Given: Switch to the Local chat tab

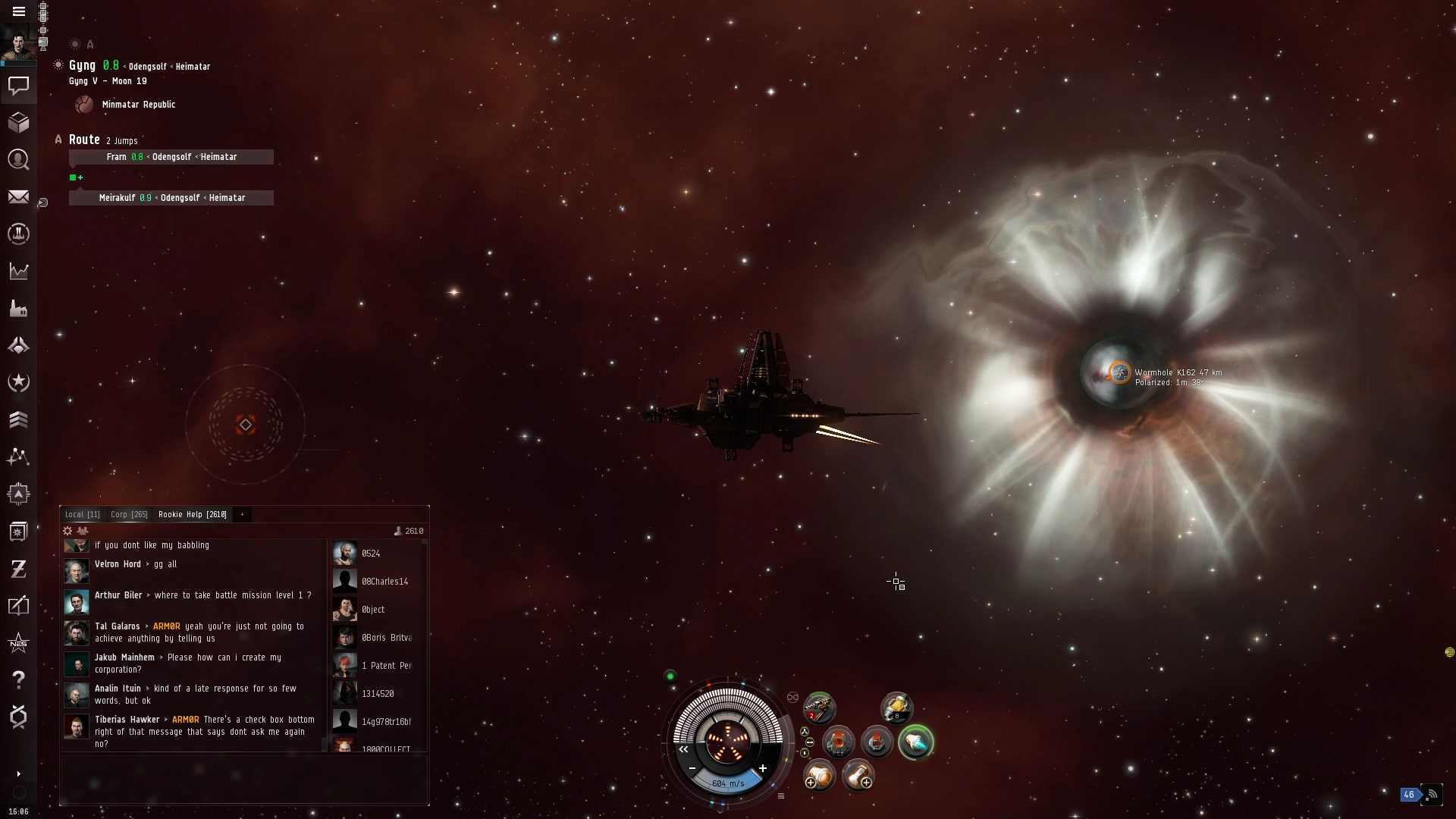Looking at the screenshot, I should (x=82, y=514).
